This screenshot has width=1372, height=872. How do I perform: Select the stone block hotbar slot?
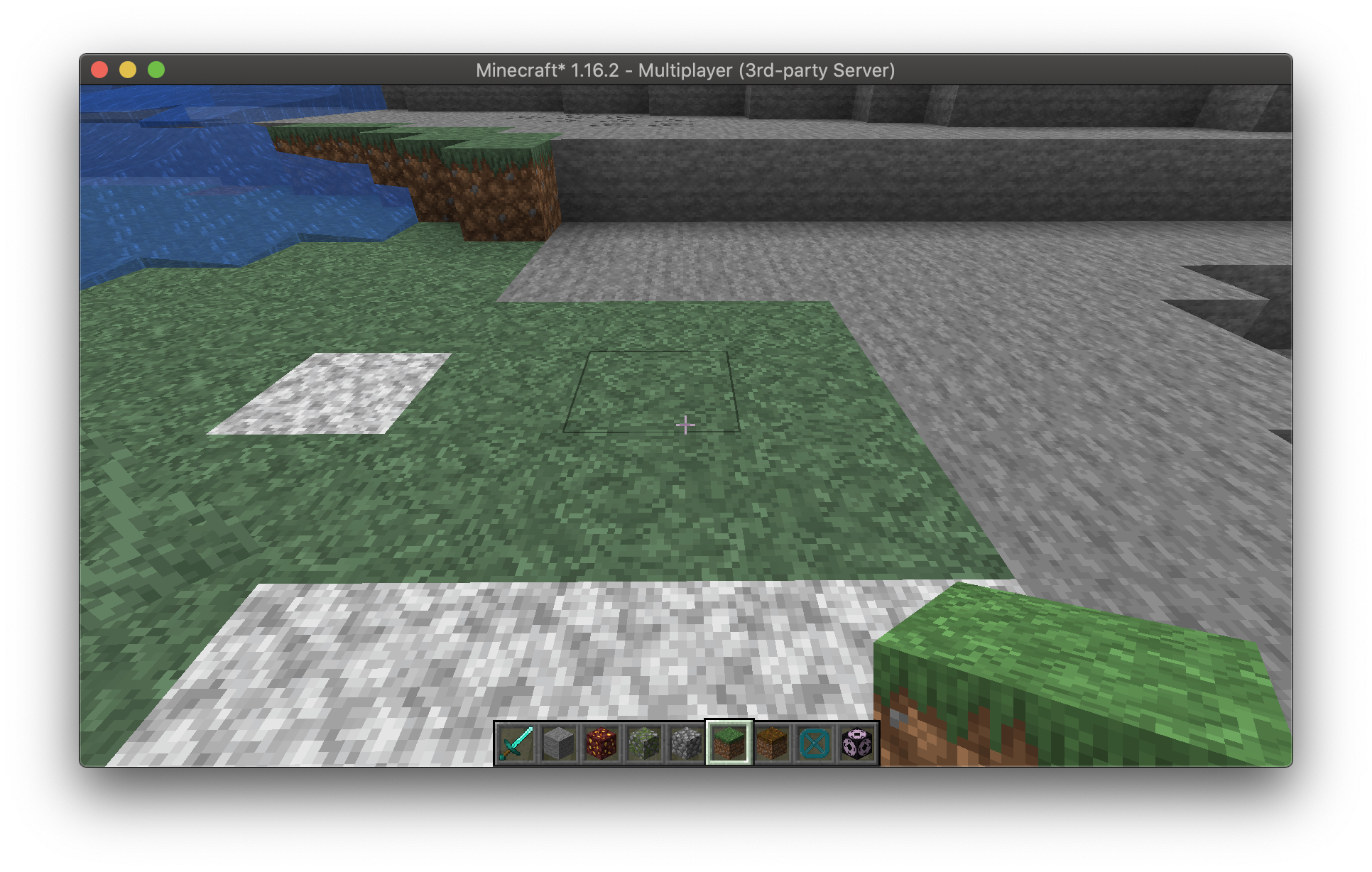click(558, 742)
